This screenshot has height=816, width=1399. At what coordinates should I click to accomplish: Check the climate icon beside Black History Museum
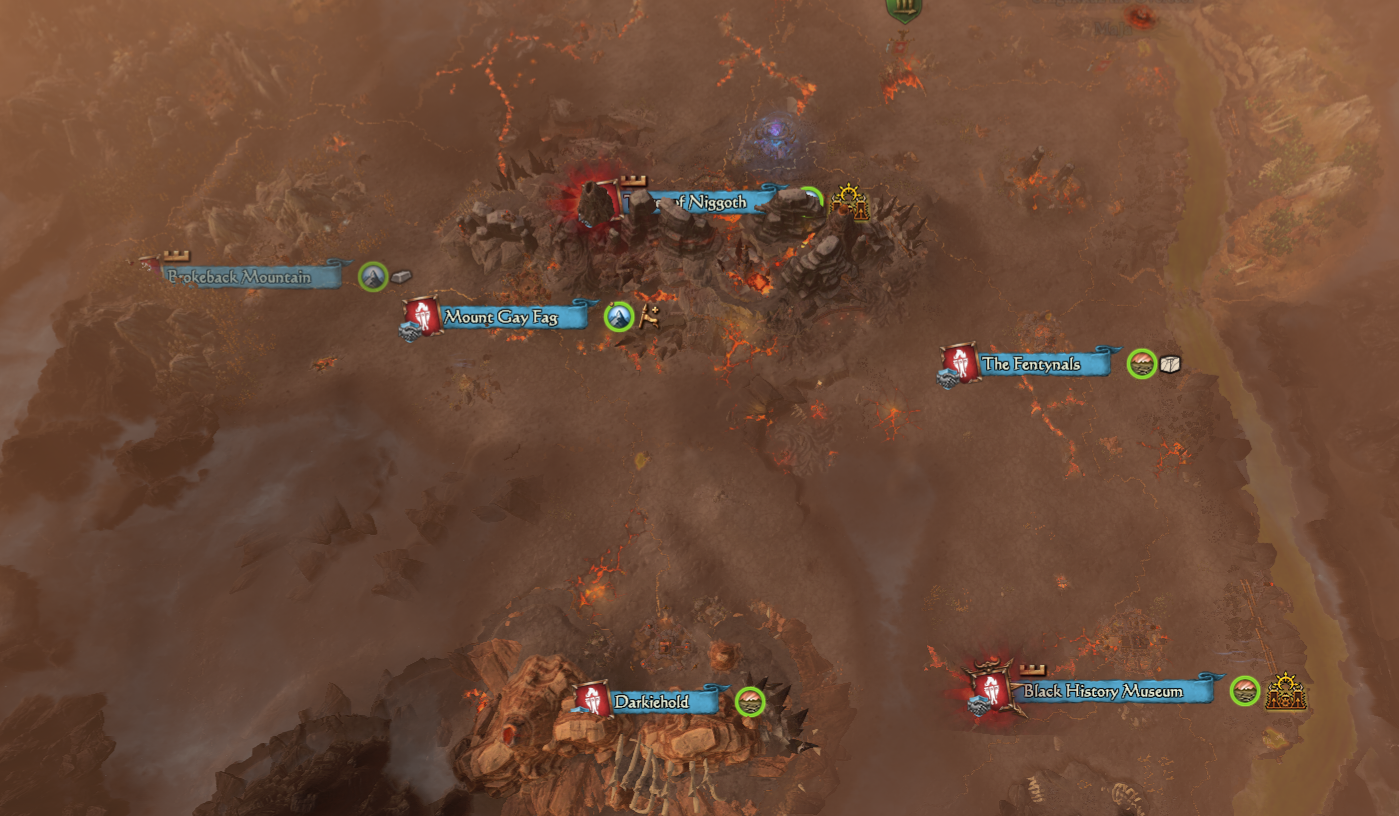click(x=1245, y=691)
